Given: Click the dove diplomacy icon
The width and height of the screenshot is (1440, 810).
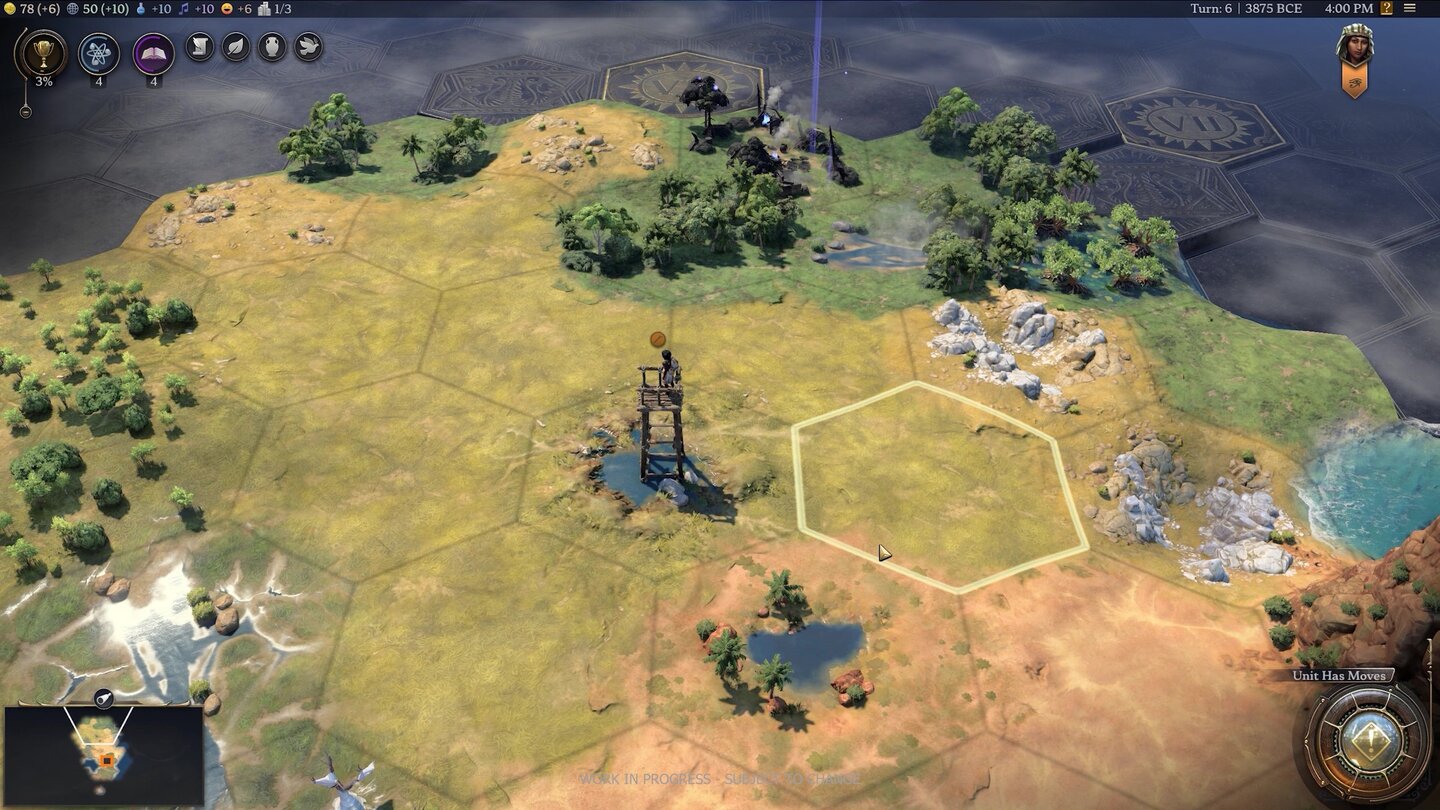Looking at the screenshot, I should (306, 47).
